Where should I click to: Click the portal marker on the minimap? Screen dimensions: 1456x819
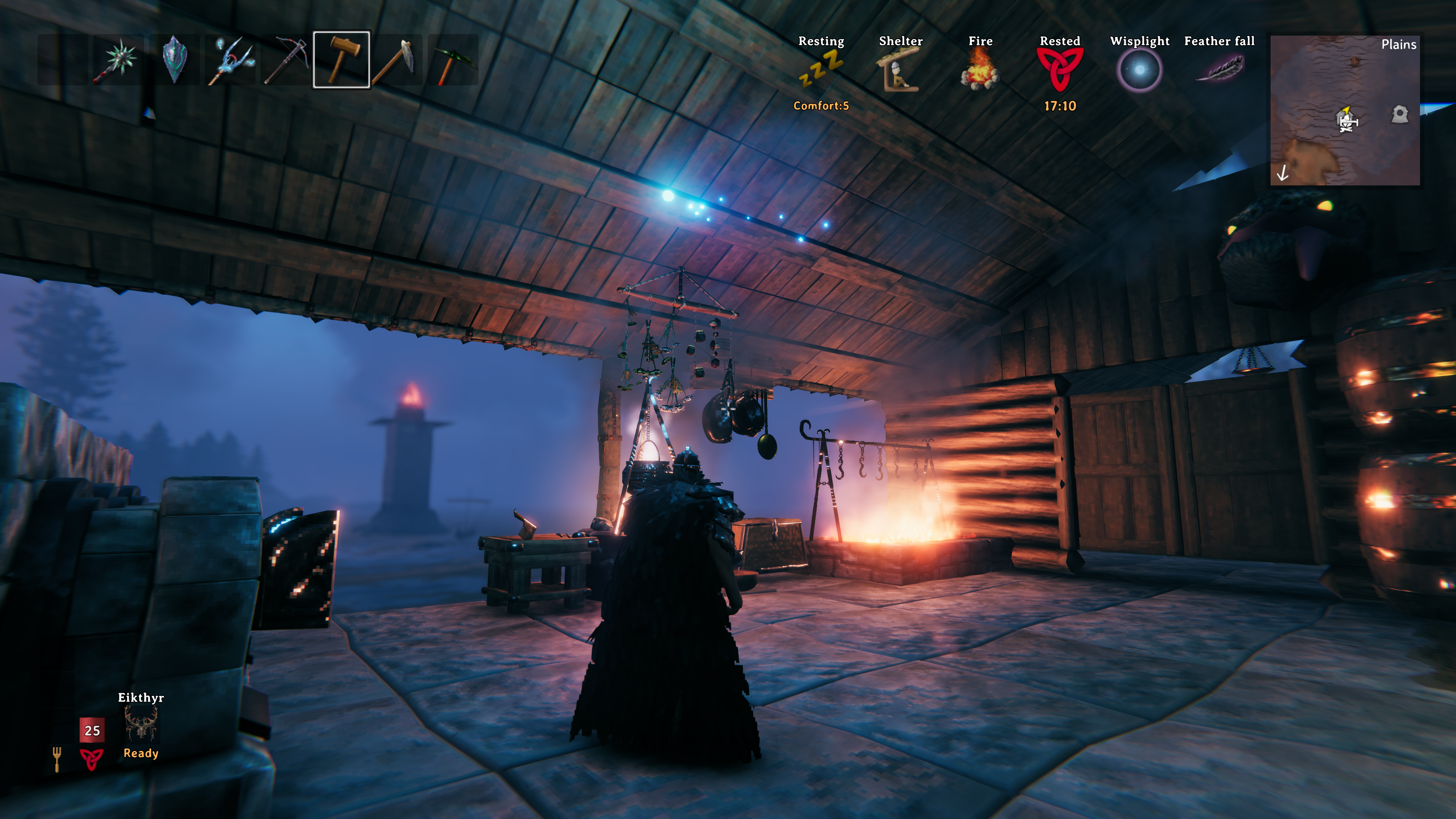pyautogui.click(x=1400, y=114)
